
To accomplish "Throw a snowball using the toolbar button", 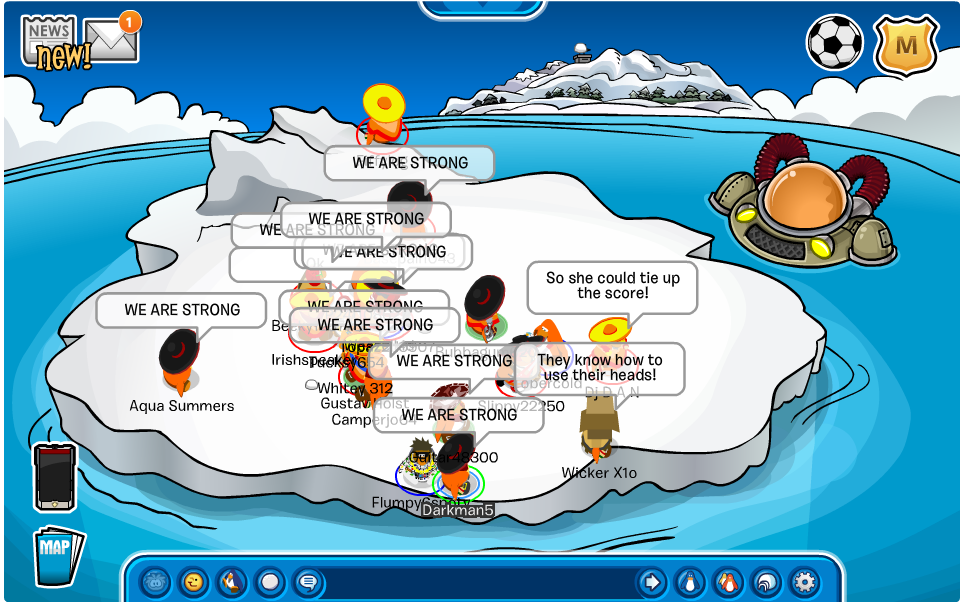I will (270, 581).
